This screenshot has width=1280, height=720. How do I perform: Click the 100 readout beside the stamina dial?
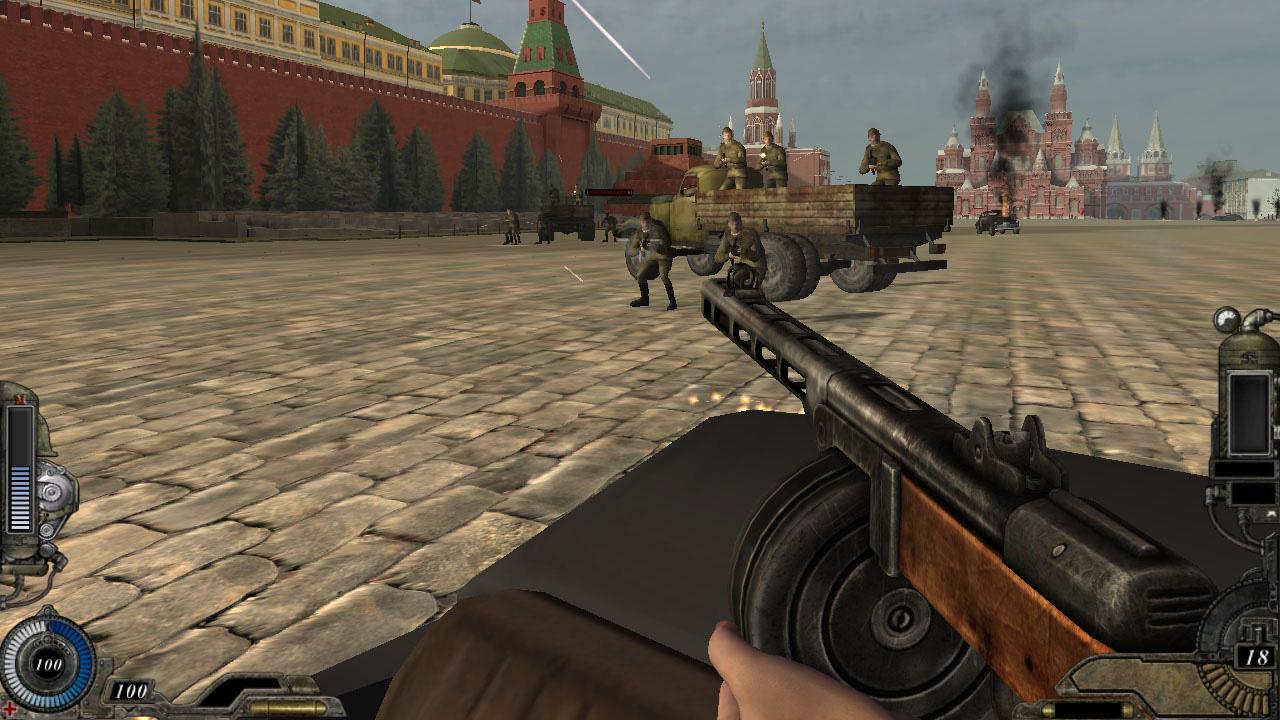130,689
